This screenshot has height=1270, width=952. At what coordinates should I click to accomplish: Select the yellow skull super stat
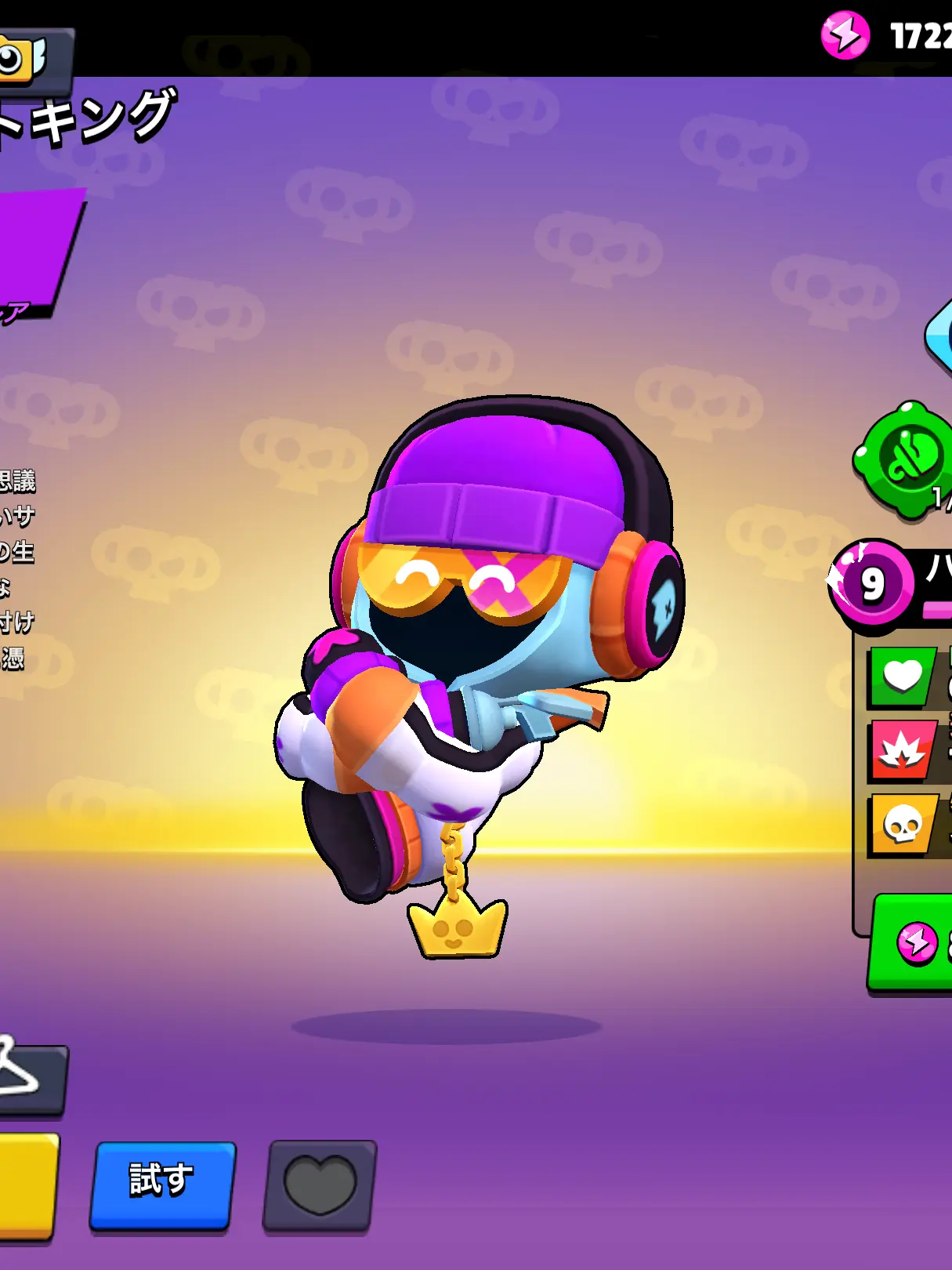coord(902,825)
